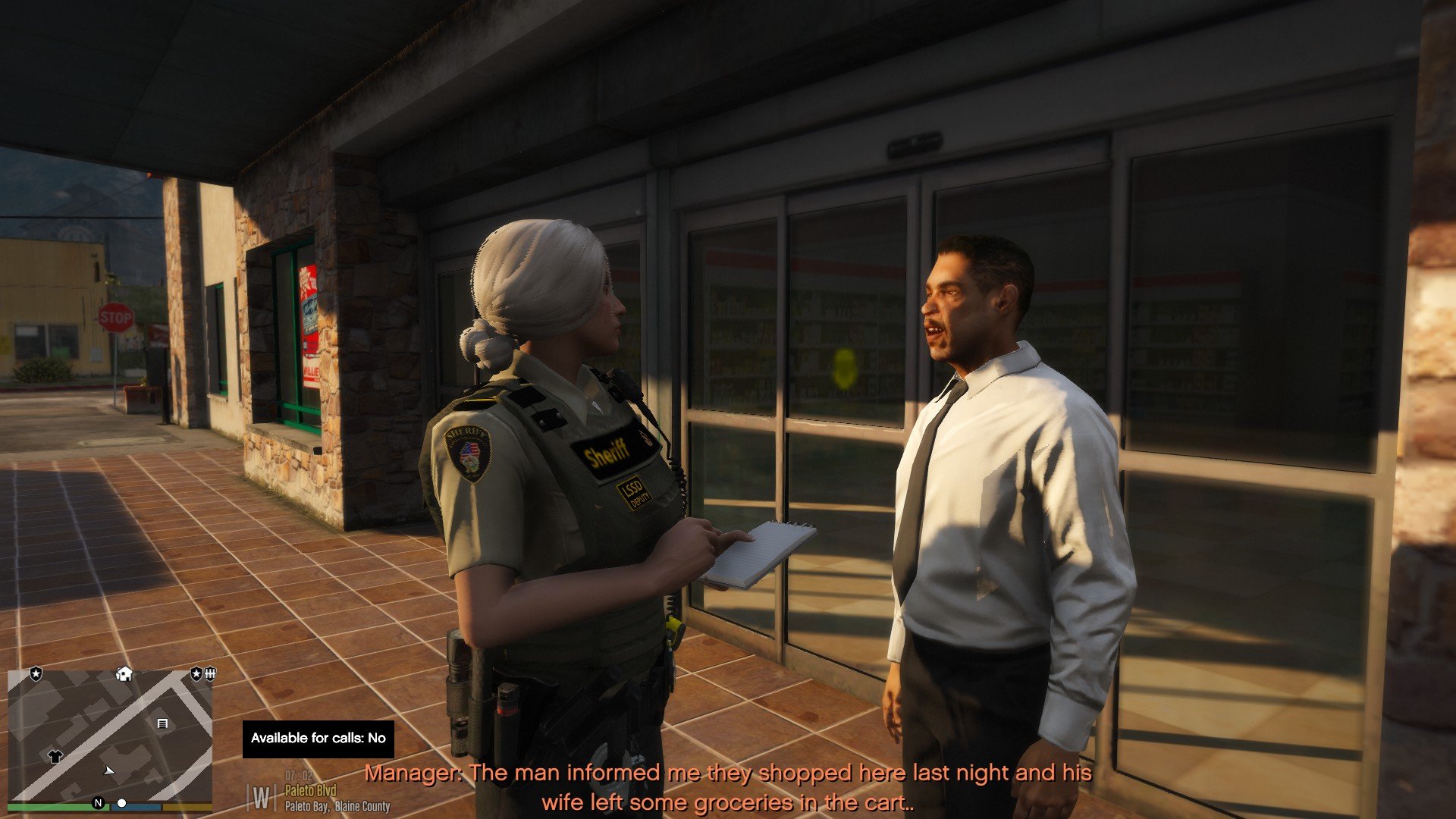Click the Available for calls notification box

click(x=318, y=739)
